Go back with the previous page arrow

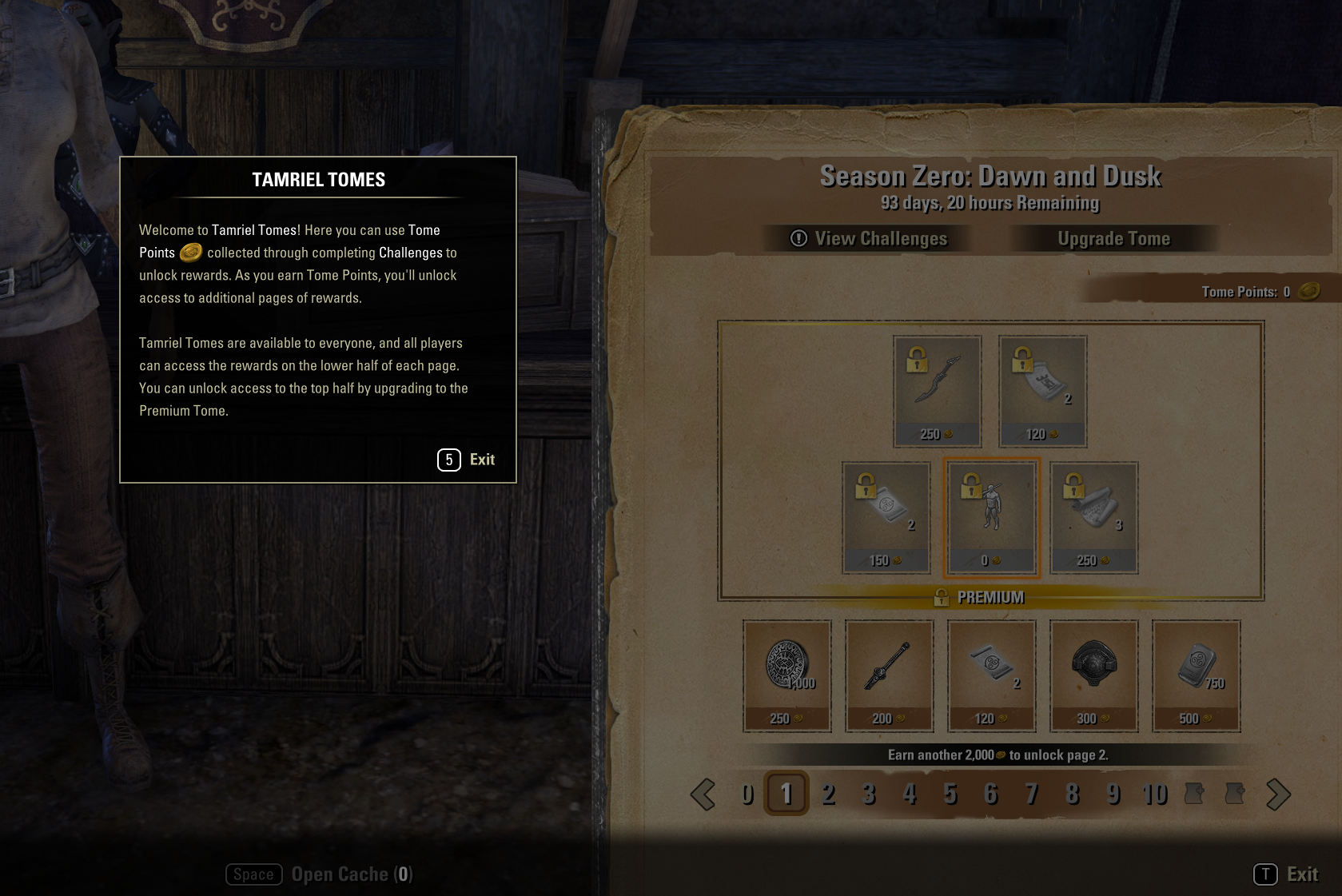[703, 794]
